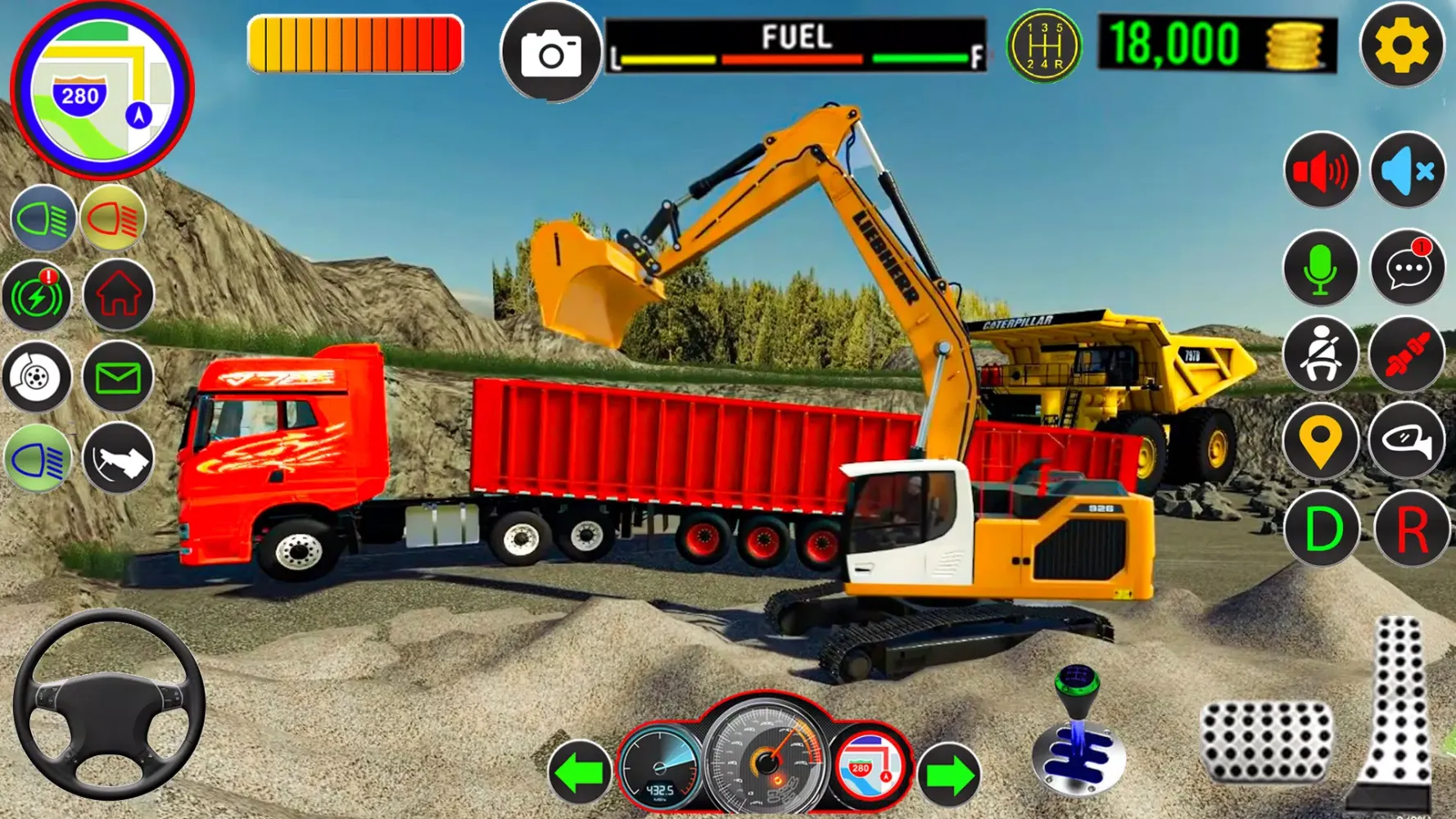
Task: Toggle the red speaker sound button
Action: coord(1321,171)
